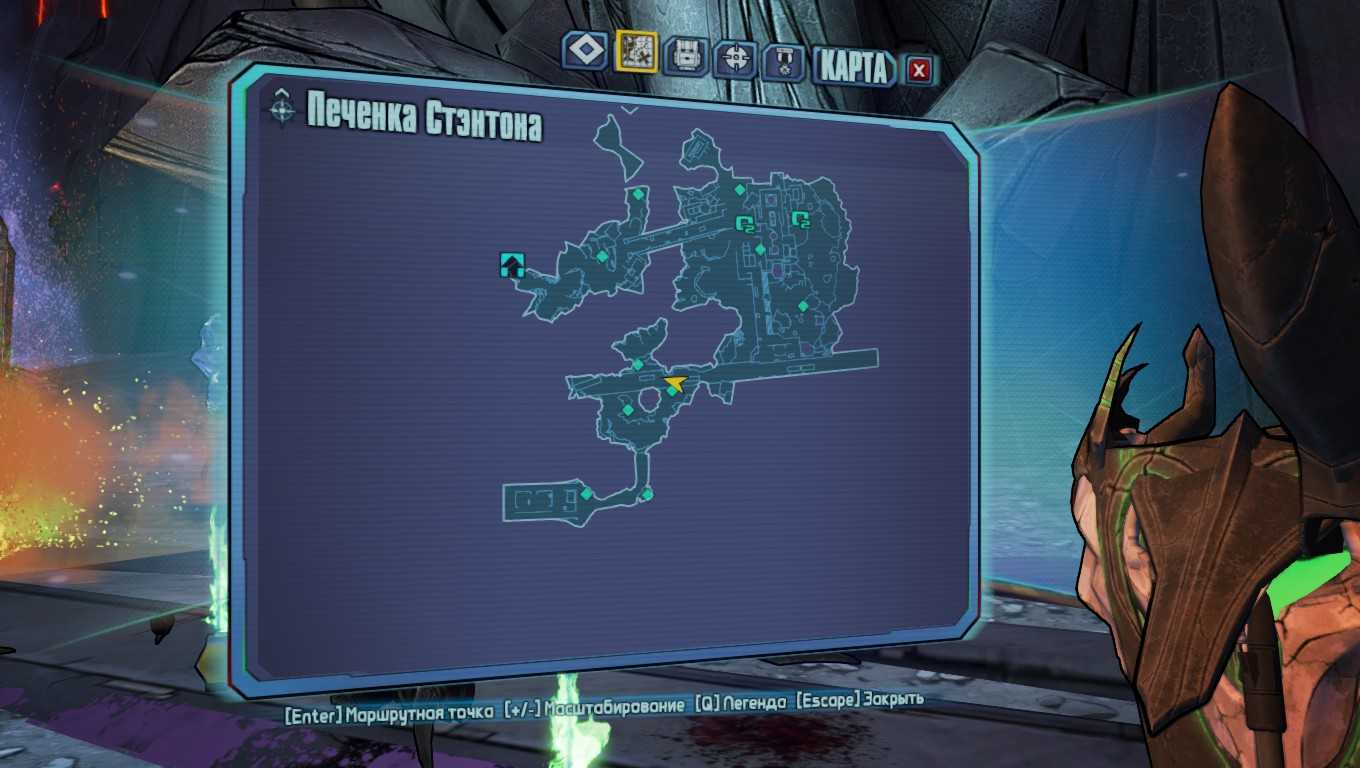This screenshot has width=1360, height=768.
Task: Open the Missions tab with the diamond icon
Action: pos(585,50)
